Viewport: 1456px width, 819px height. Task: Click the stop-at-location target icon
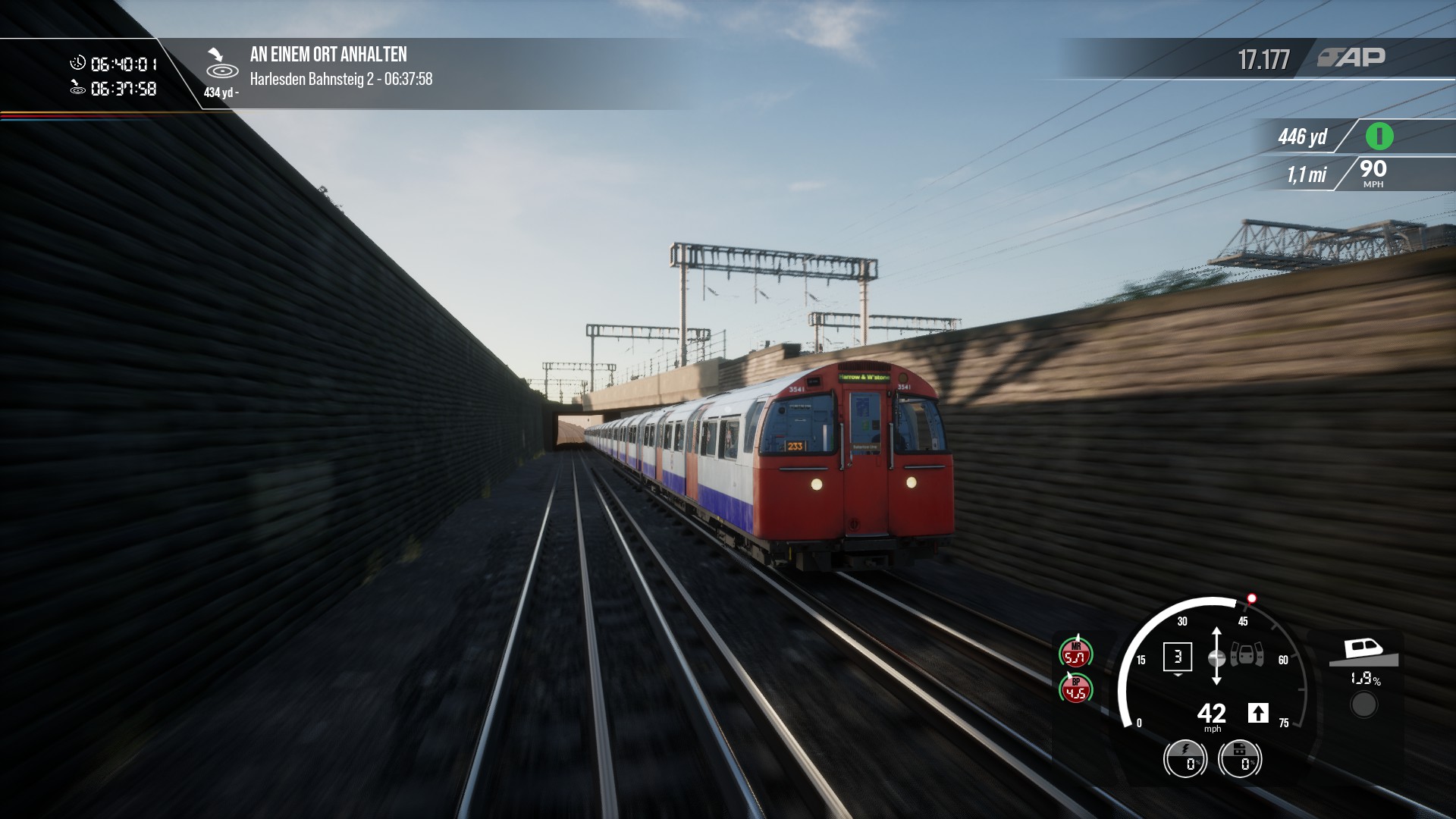221,64
